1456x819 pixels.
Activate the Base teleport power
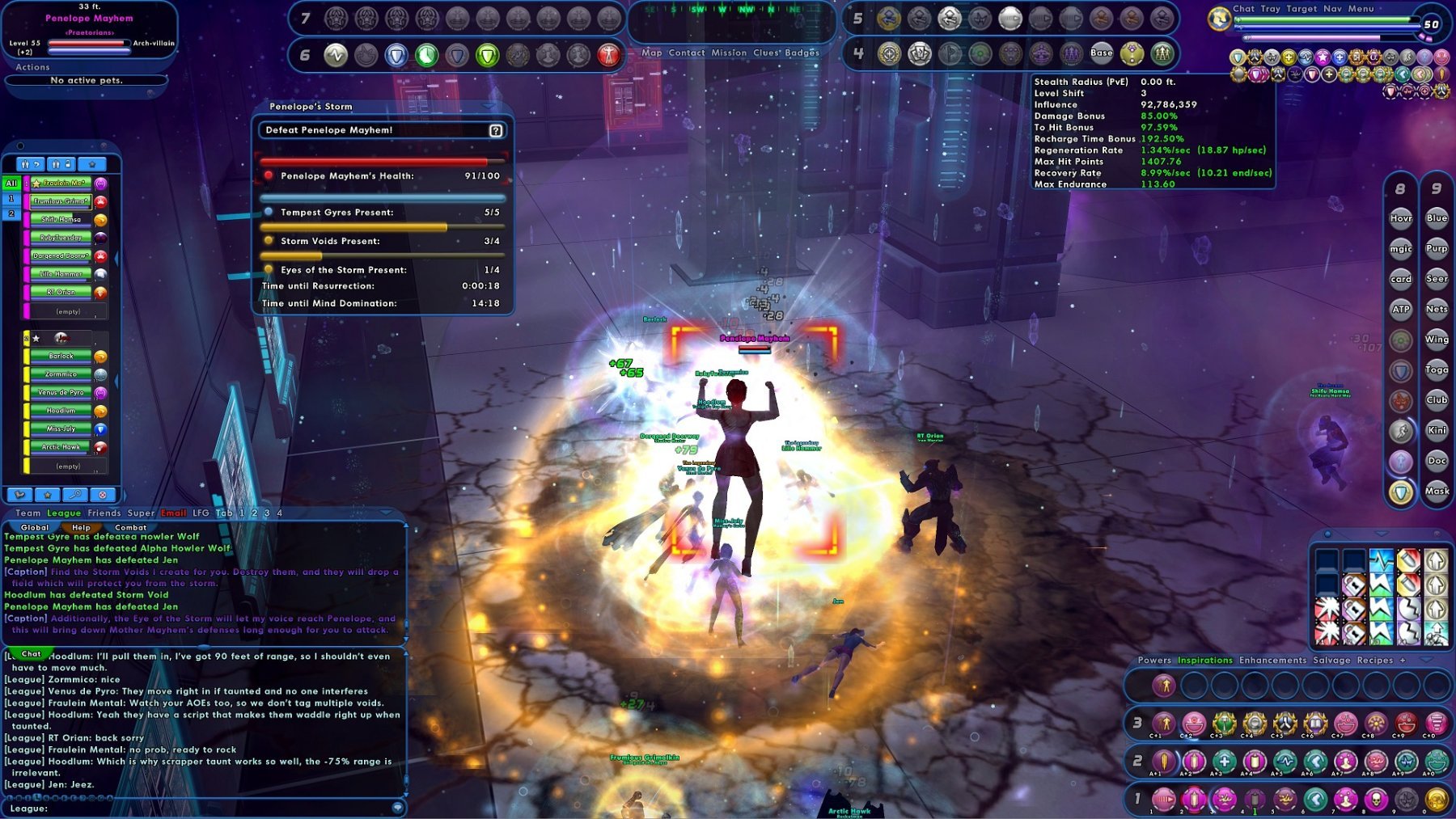tap(1101, 53)
